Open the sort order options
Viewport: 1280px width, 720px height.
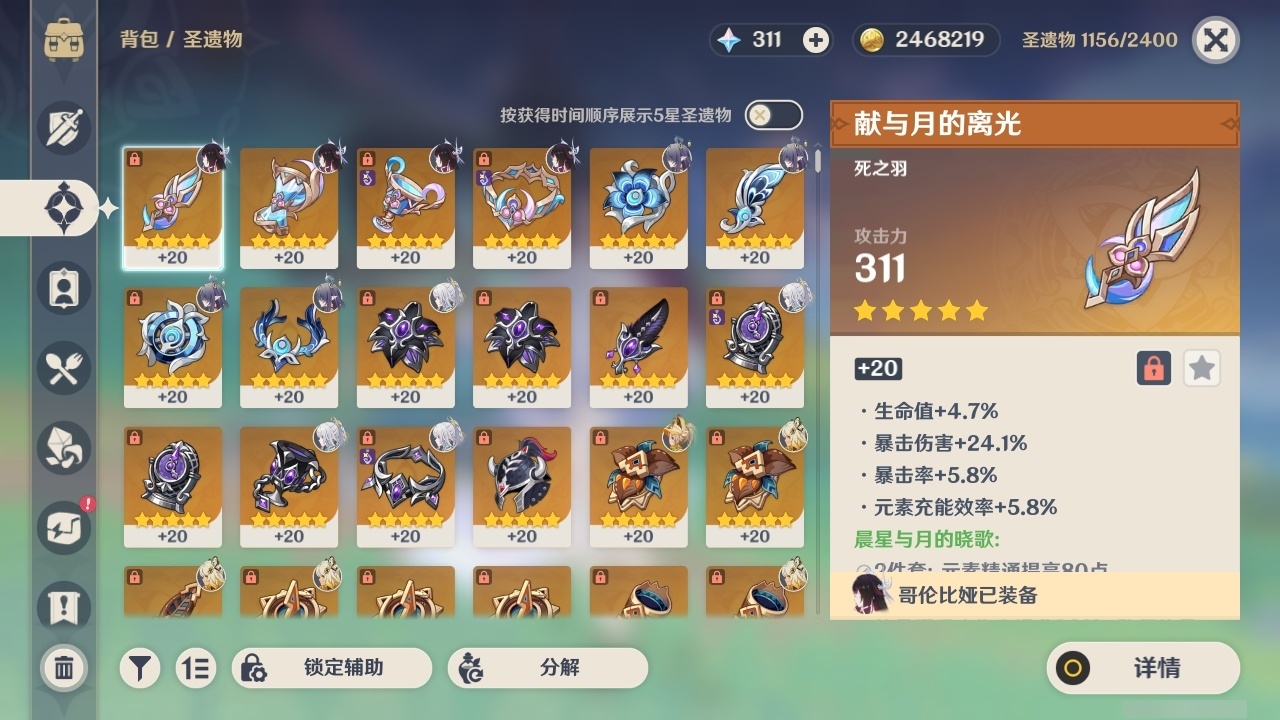[x=199, y=666]
